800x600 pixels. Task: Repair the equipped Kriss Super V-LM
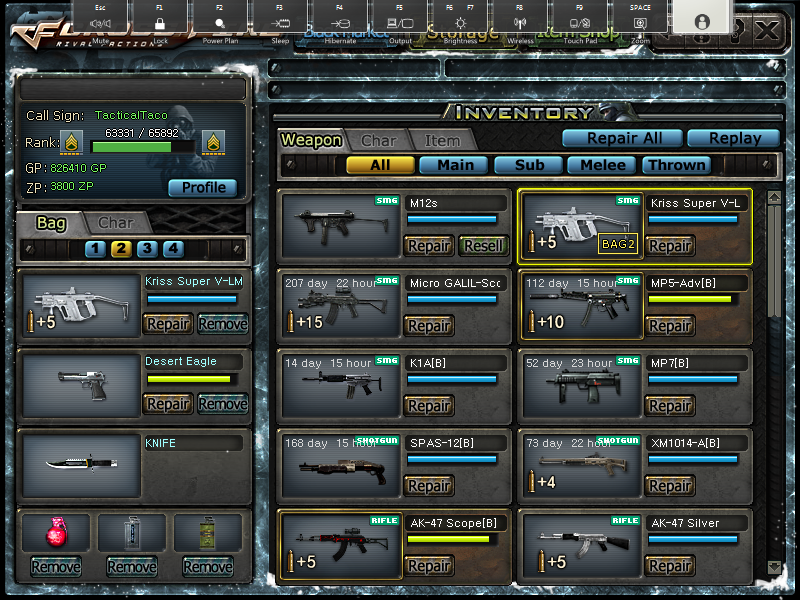tap(168, 324)
